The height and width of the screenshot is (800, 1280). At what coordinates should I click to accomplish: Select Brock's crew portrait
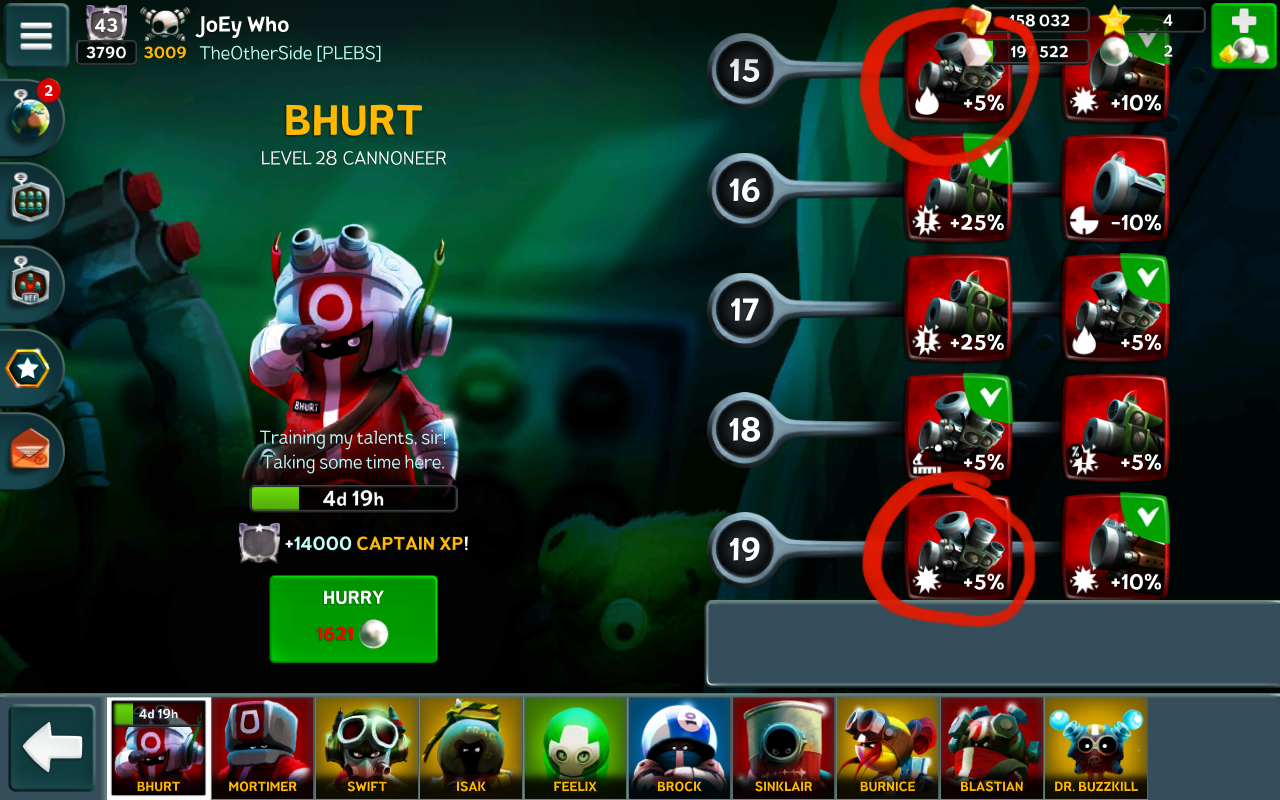[679, 747]
